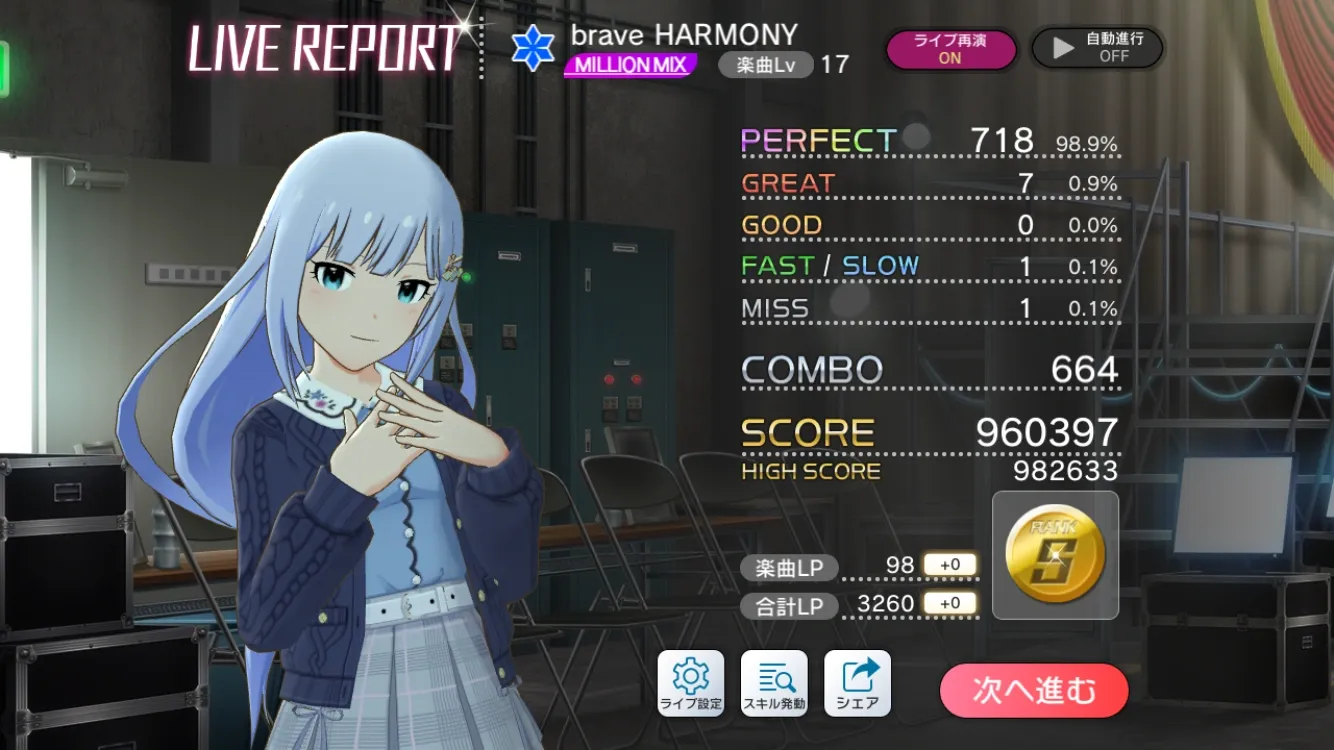Viewport: 1334px width, 750px height.
Task: Show スキル発動 skill activation details
Action: coord(774,683)
